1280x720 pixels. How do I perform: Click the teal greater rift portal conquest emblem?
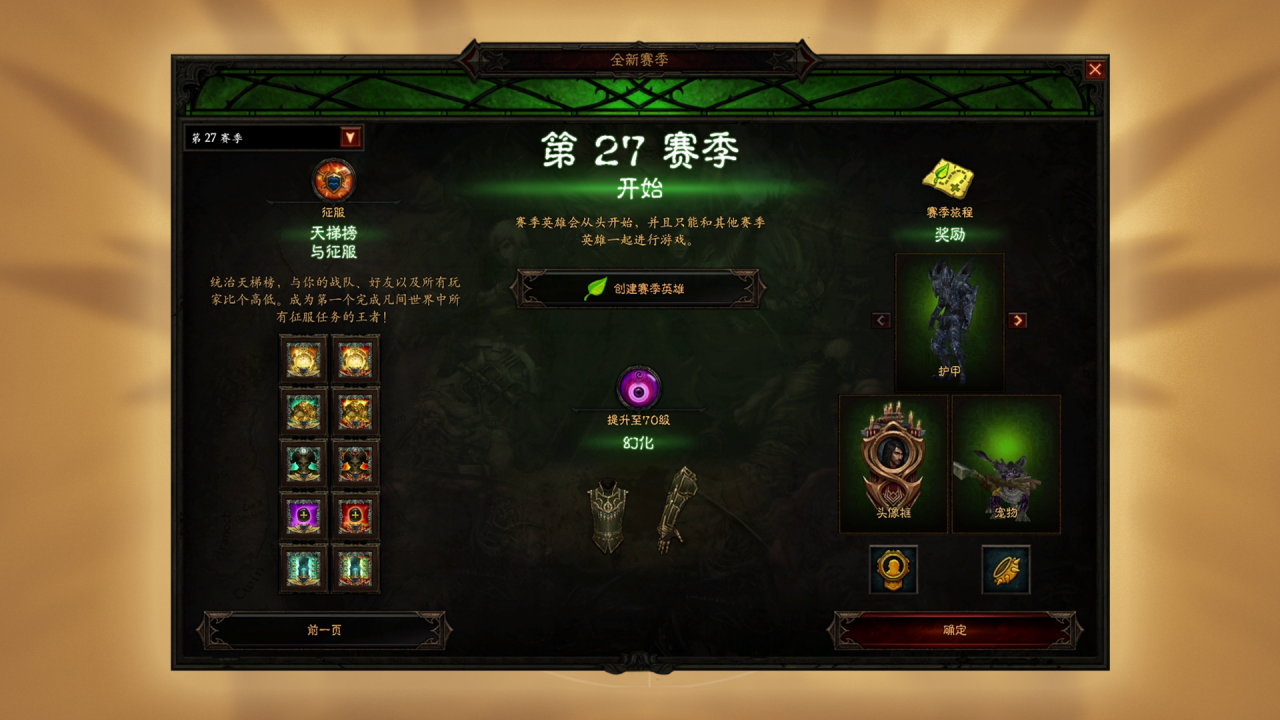click(302, 568)
